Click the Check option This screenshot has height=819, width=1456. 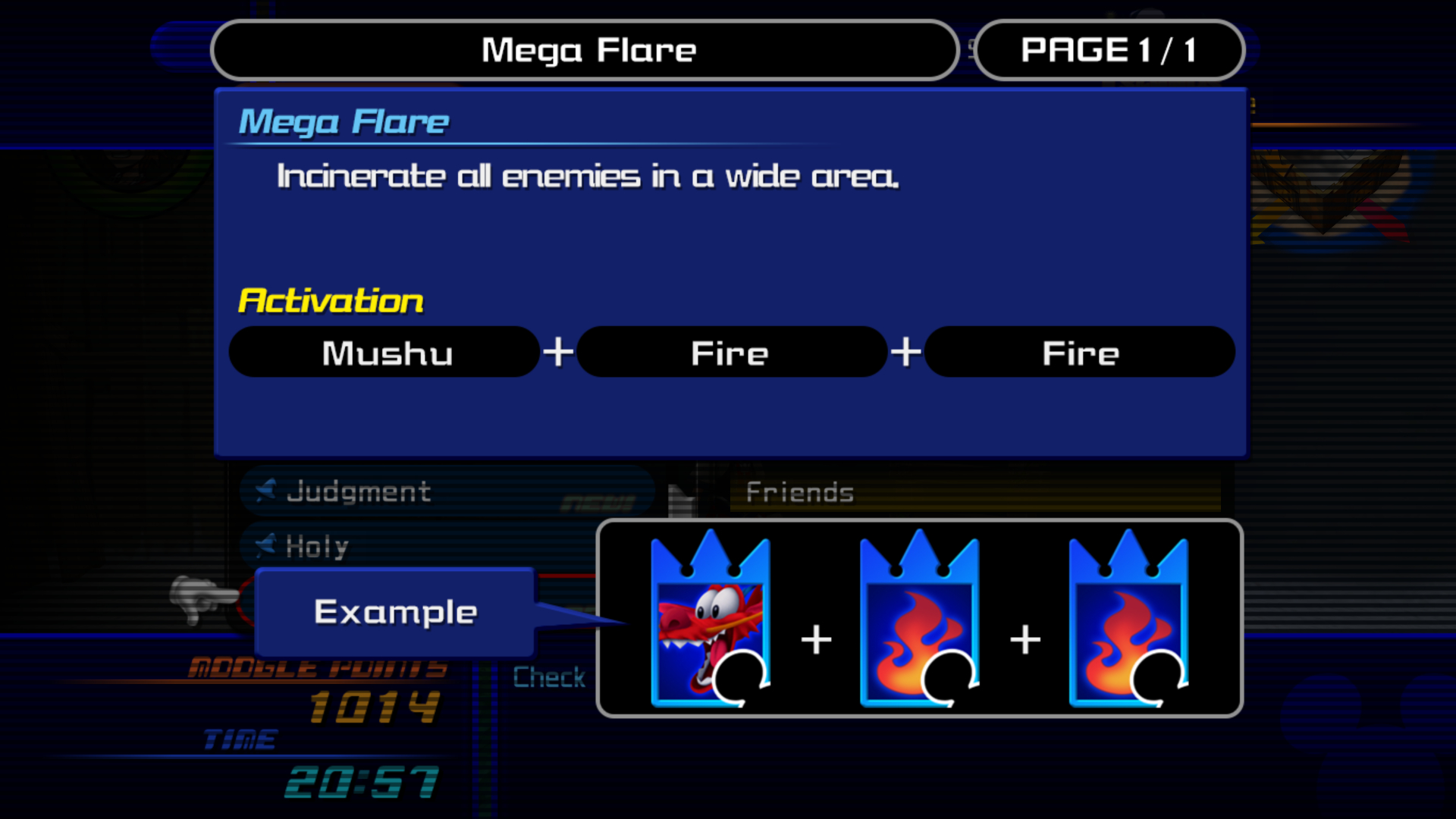(549, 676)
